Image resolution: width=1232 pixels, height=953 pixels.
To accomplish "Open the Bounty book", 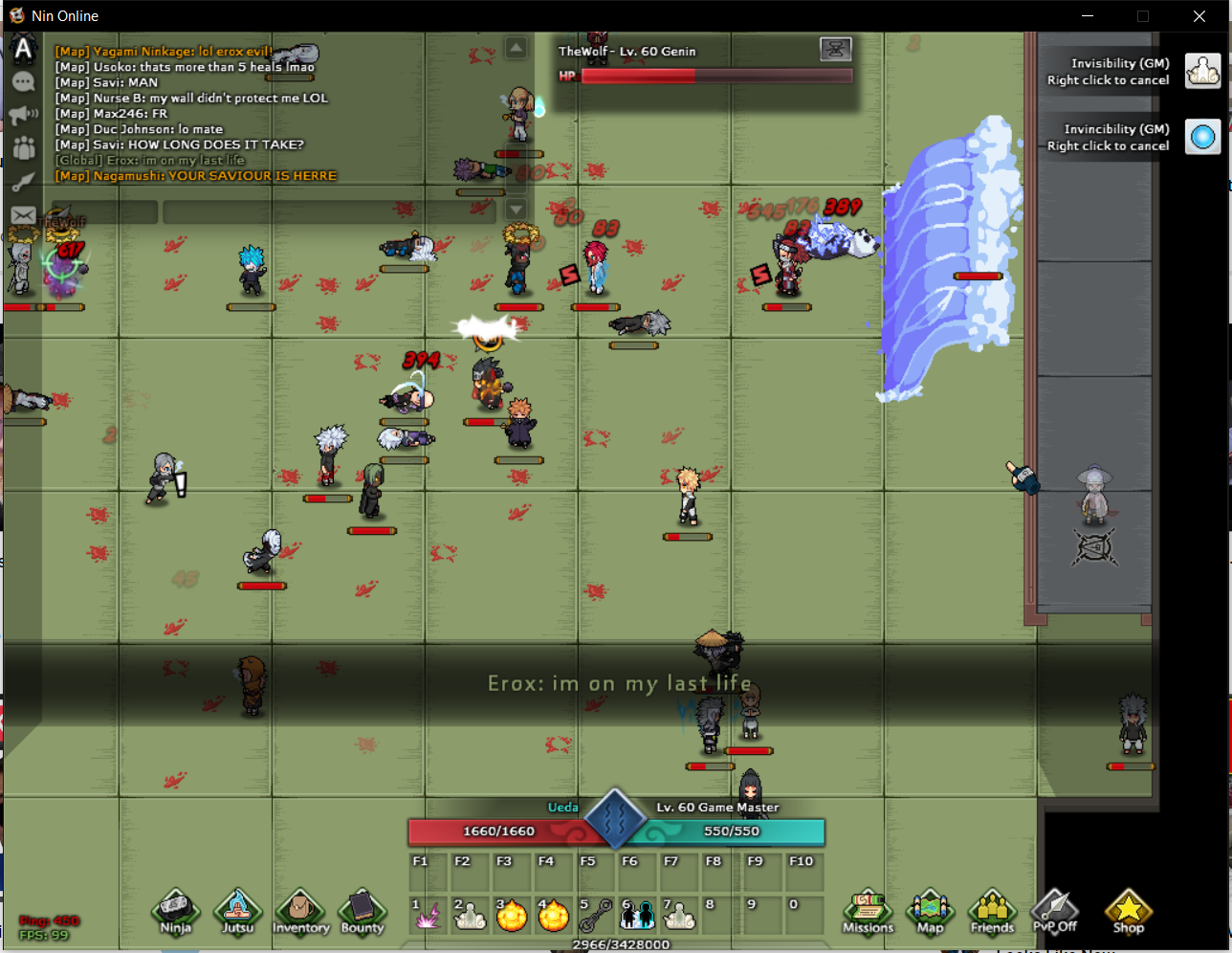I will 362,911.
